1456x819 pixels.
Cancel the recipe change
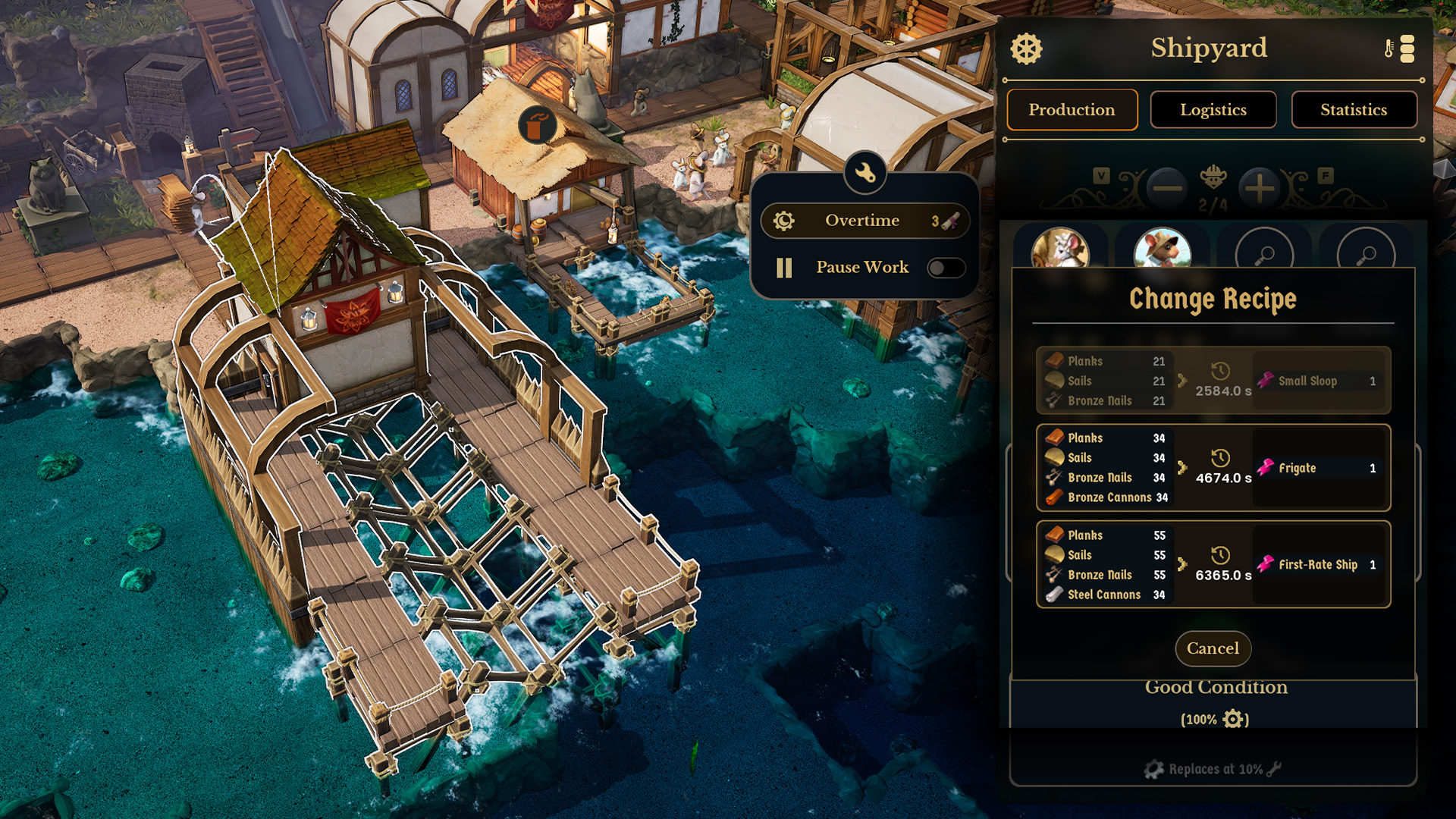pos(1213,648)
